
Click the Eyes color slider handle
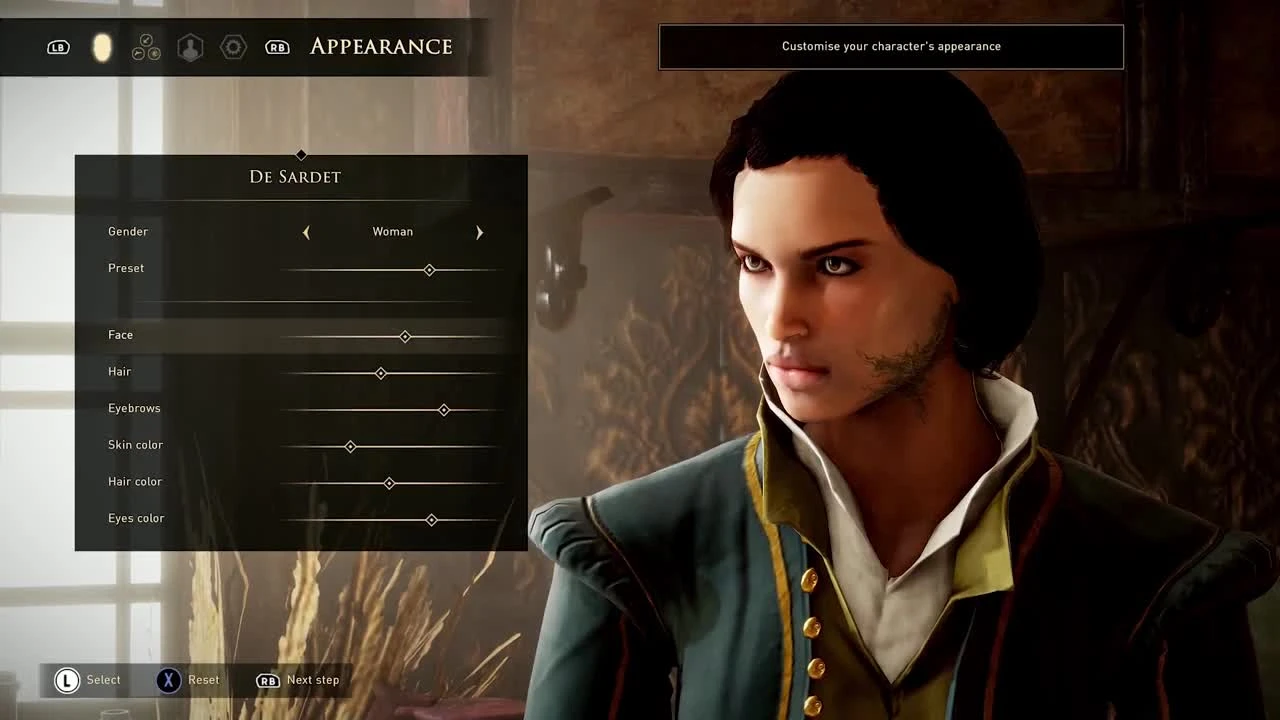pyautogui.click(x=431, y=520)
